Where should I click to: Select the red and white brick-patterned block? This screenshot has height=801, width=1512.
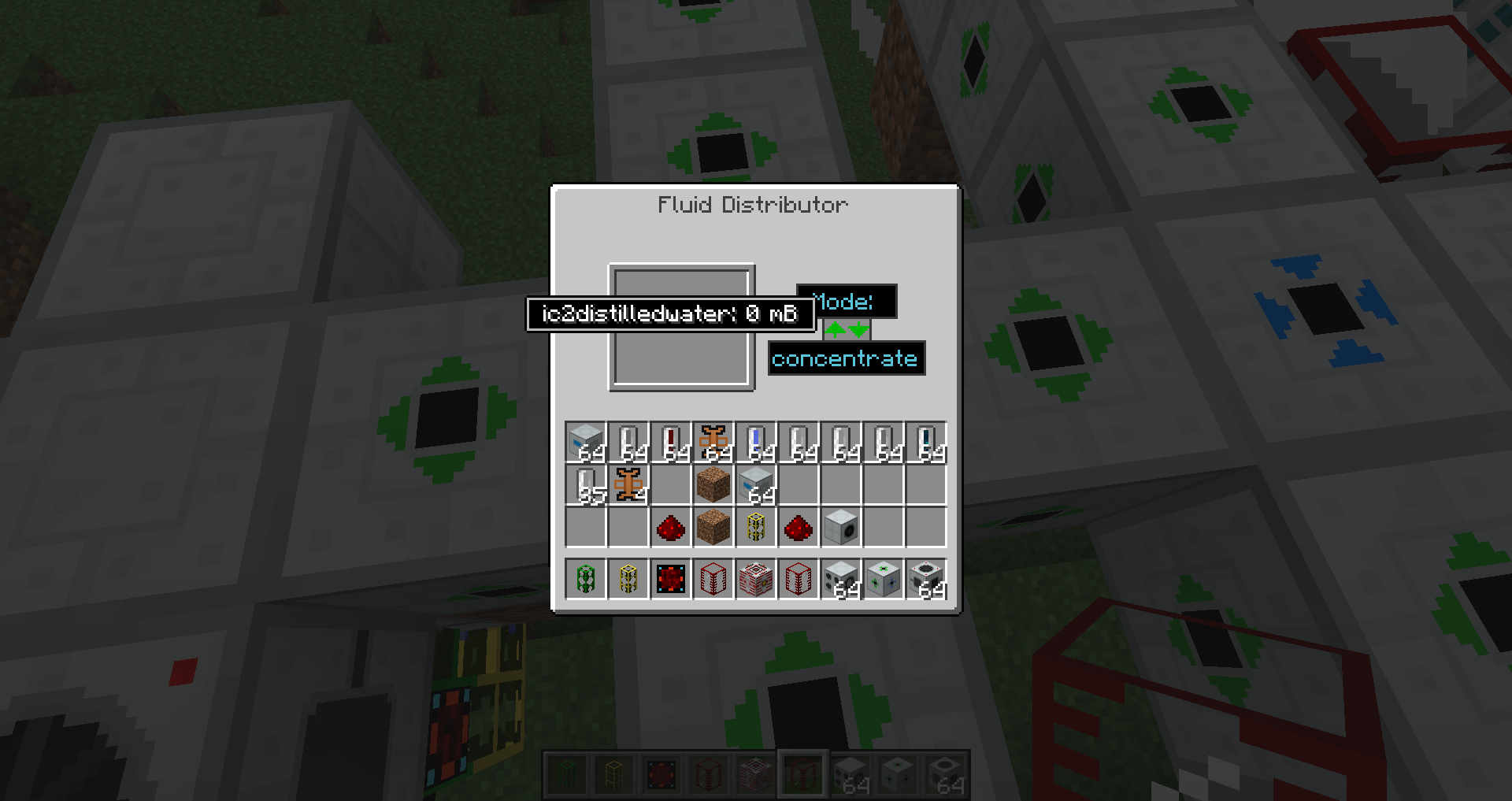click(x=756, y=580)
